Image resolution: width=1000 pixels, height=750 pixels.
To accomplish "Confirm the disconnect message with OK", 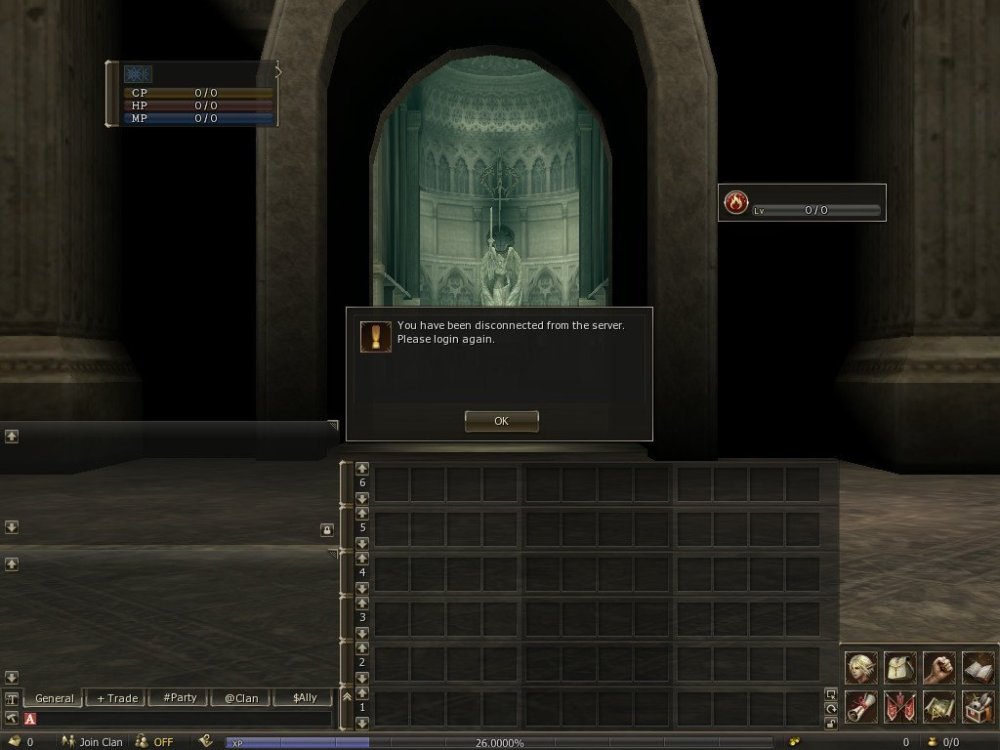I will point(501,421).
